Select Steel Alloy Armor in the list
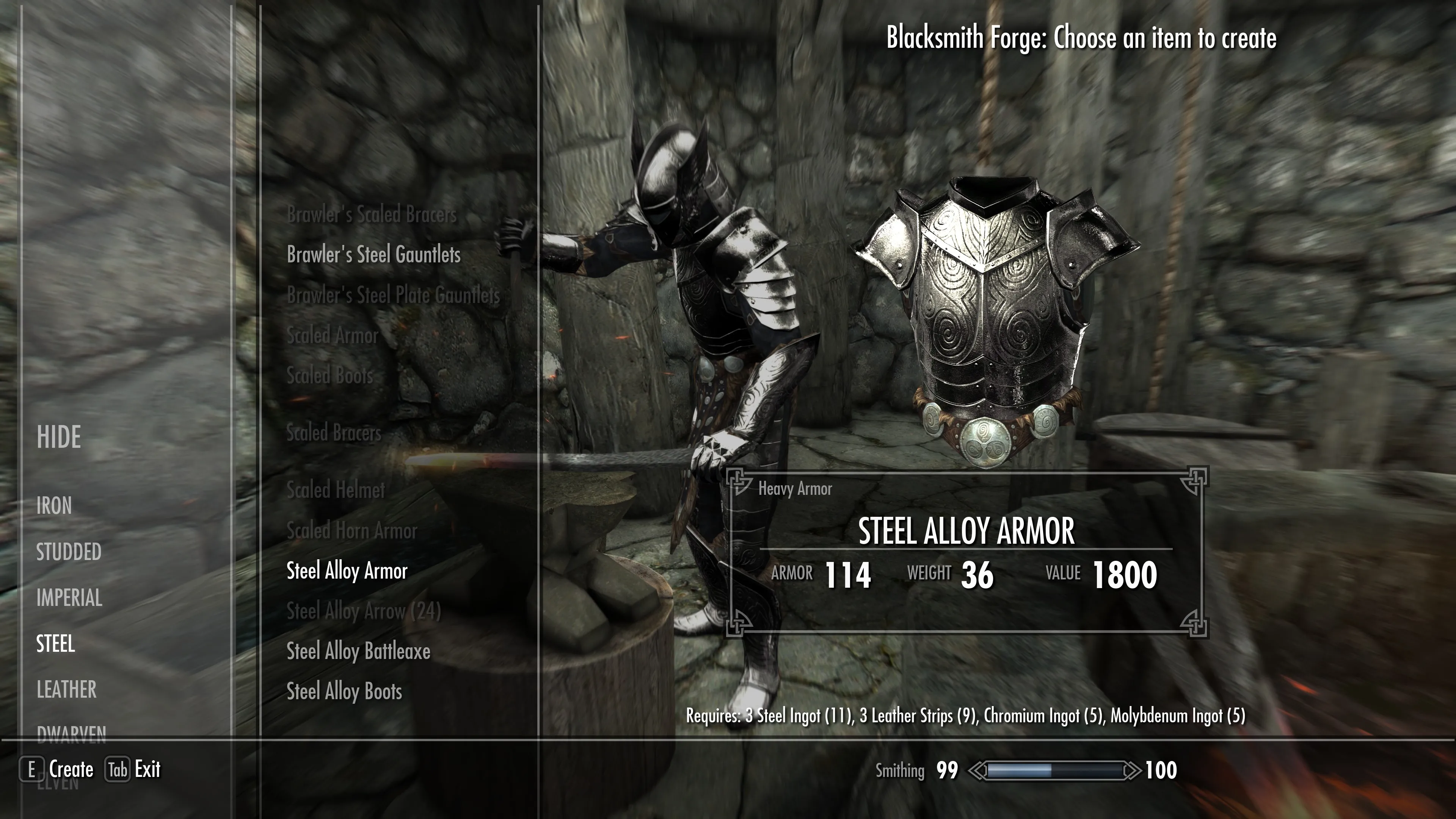Viewport: 1456px width, 819px height. [x=347, y=571]
